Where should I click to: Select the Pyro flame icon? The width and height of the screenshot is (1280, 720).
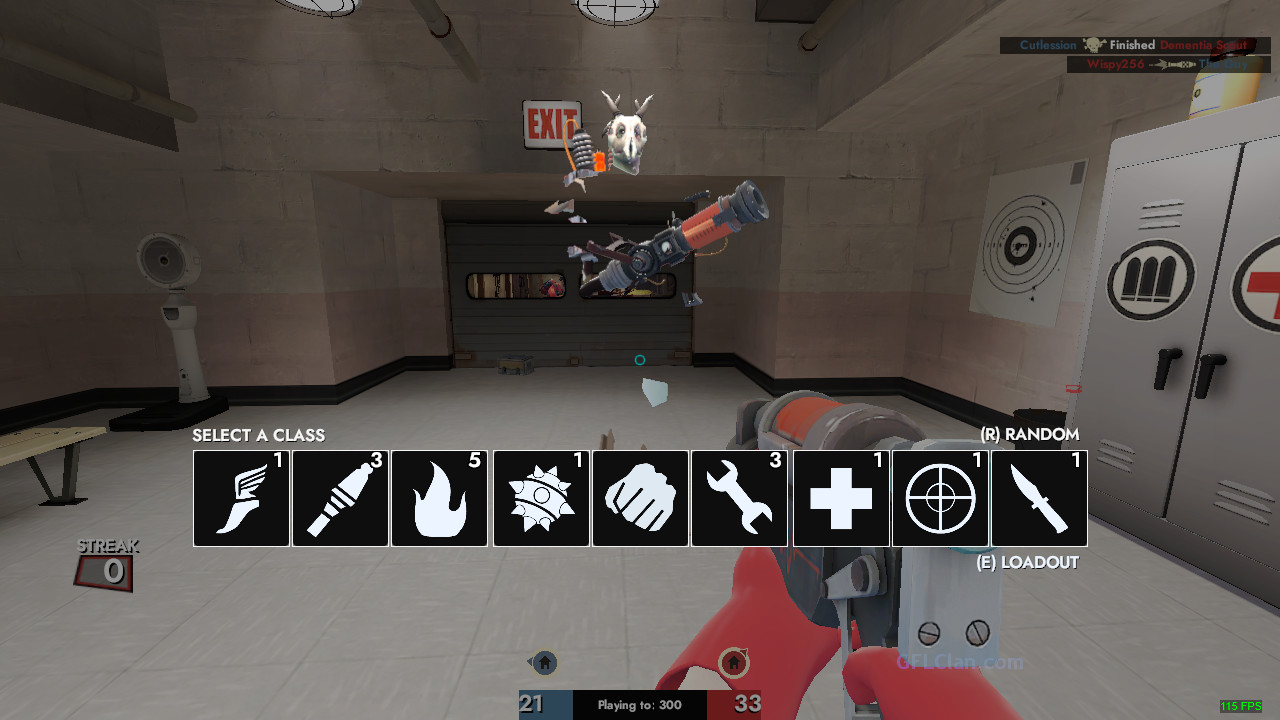pyautogui.click(x=439, y=498)
